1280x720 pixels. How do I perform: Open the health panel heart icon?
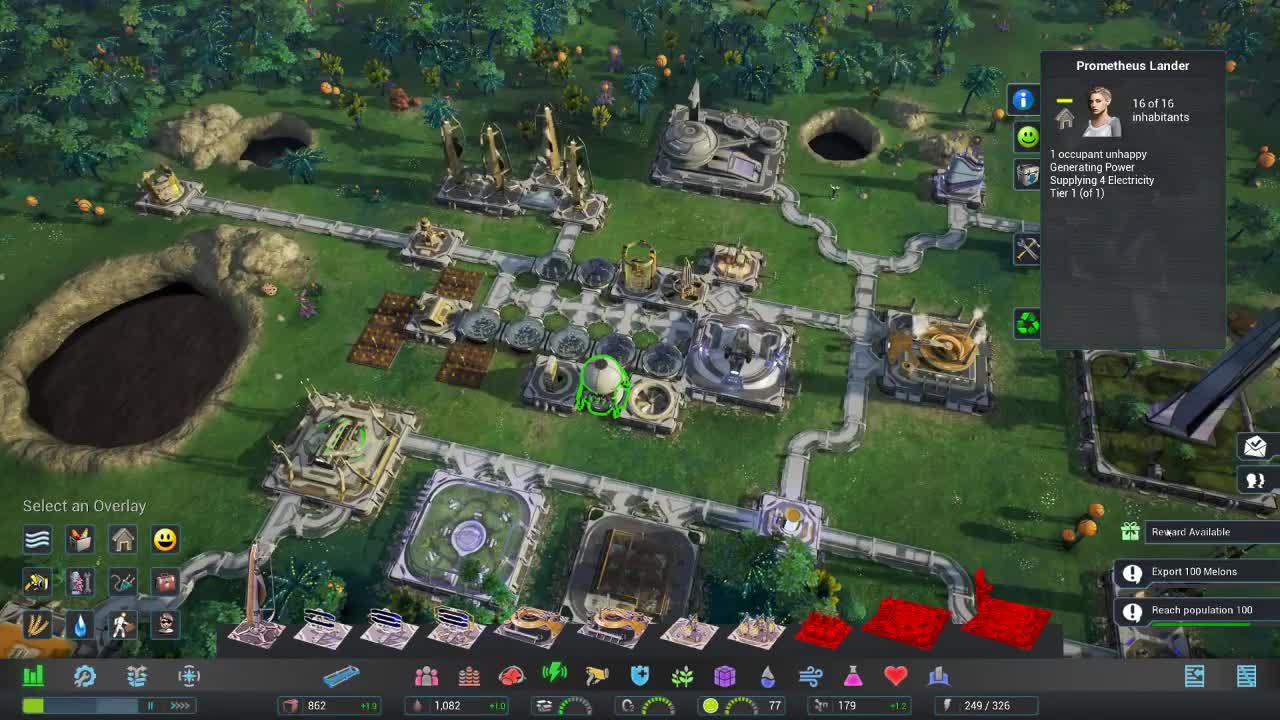pos(895,675)
